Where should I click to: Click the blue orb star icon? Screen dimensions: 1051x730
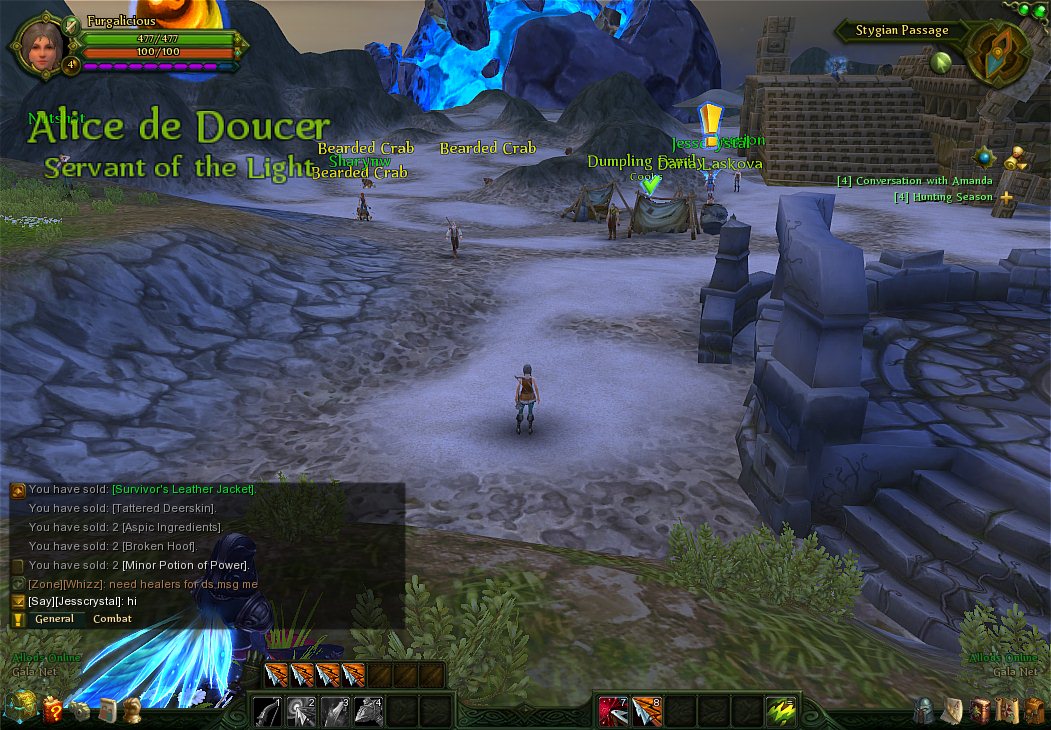coord(986,157)
